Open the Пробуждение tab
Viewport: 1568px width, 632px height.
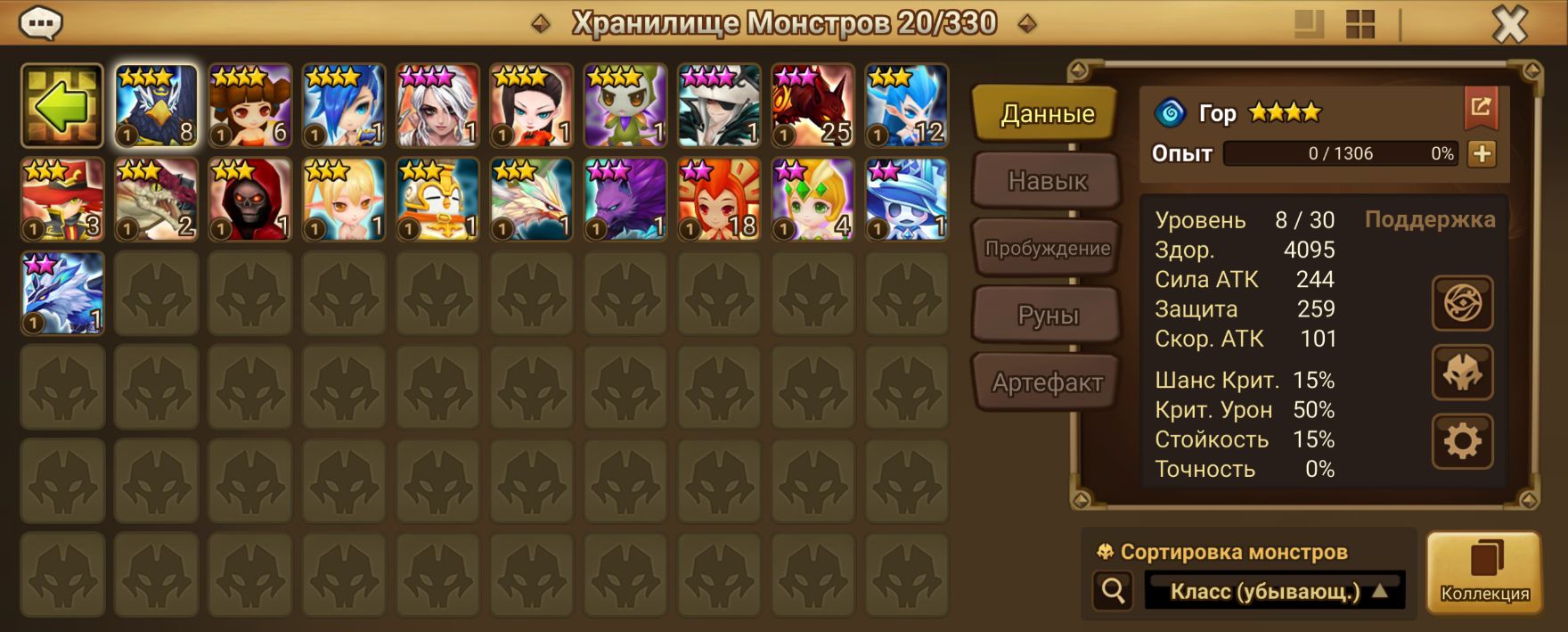pyautogui.click(x=1047, y=249)
